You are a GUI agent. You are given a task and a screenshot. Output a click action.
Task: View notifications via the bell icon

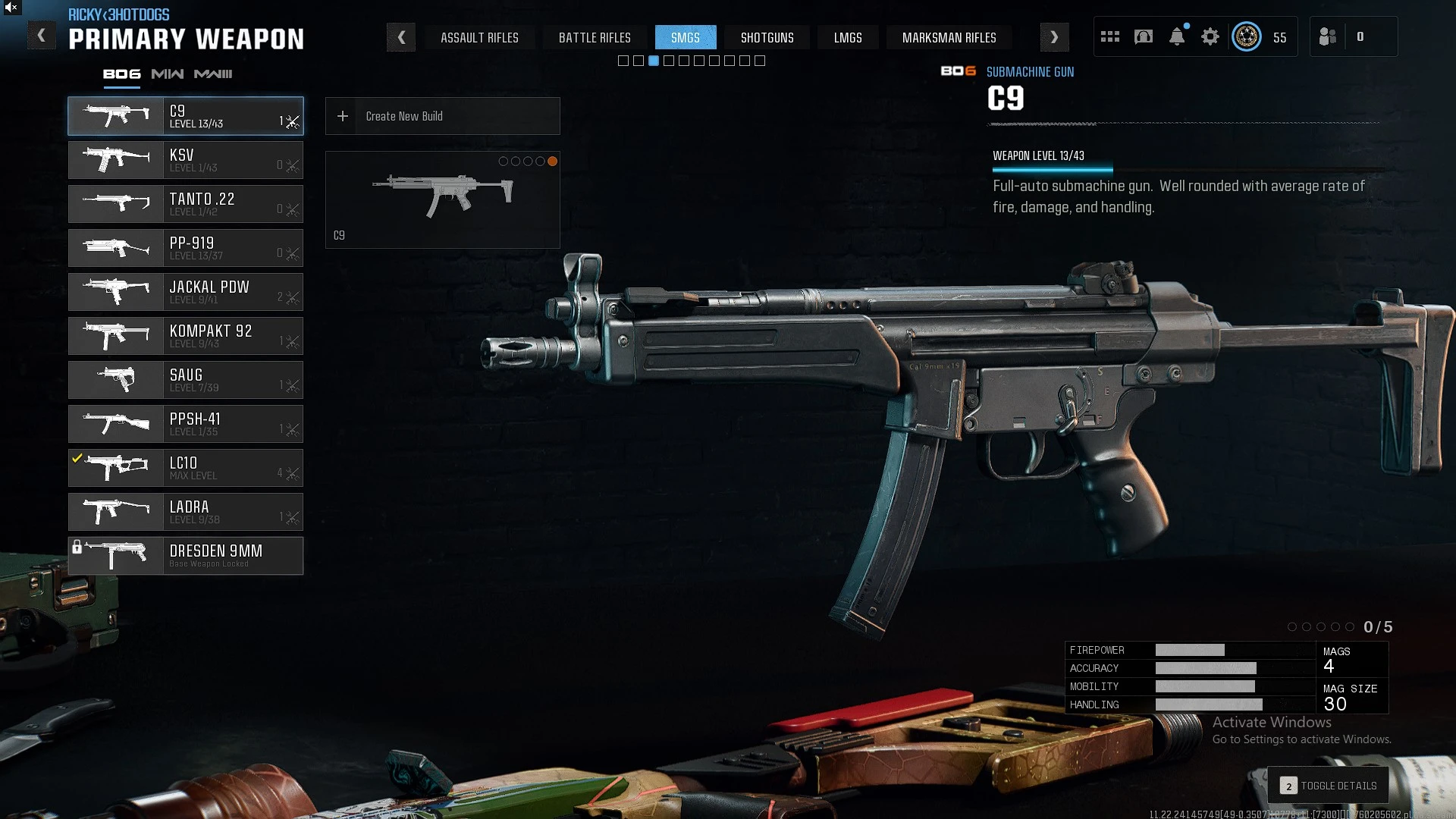click(x=1177, y=36)
